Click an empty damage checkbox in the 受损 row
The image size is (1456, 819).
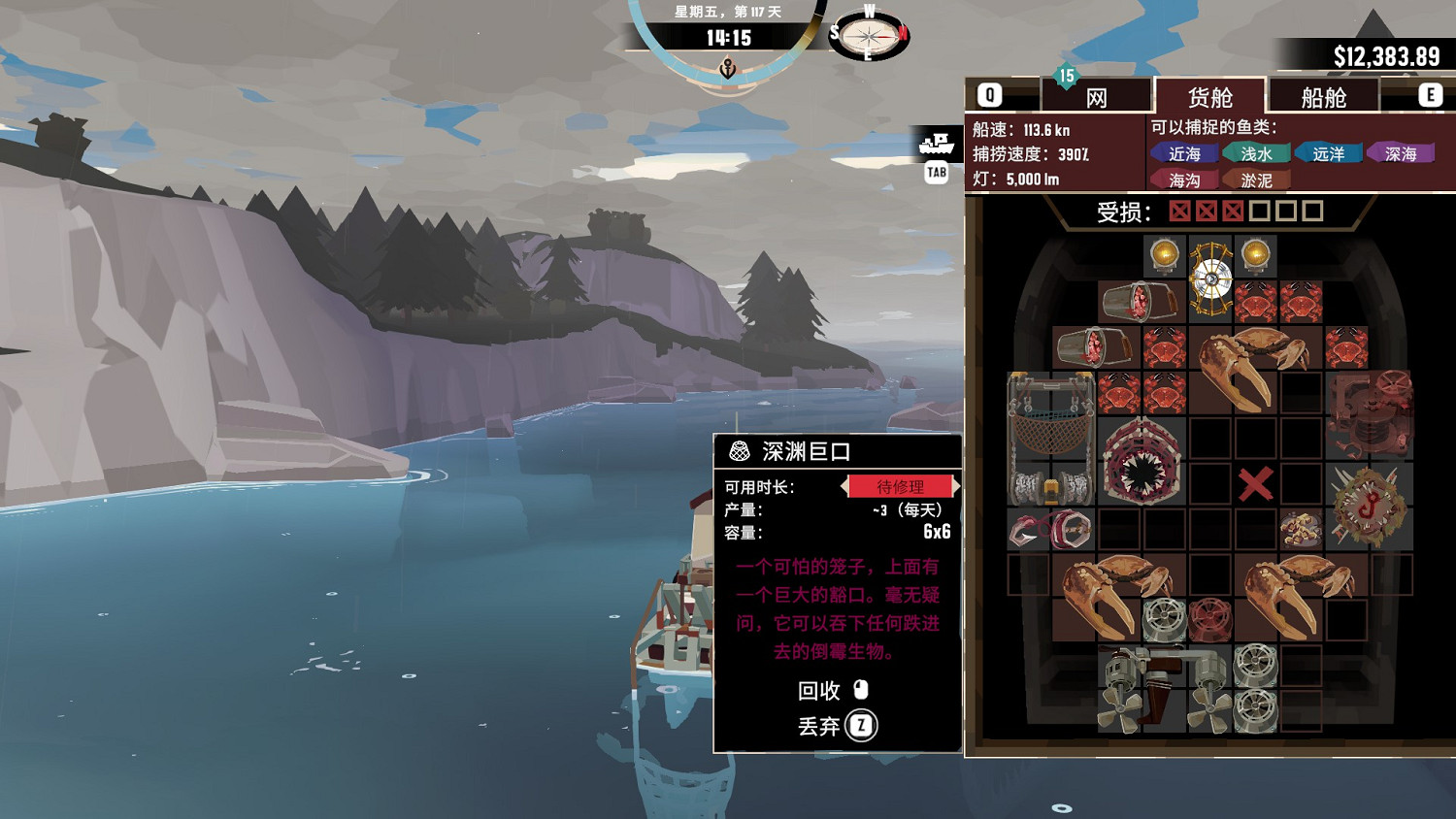[1258, 210]
